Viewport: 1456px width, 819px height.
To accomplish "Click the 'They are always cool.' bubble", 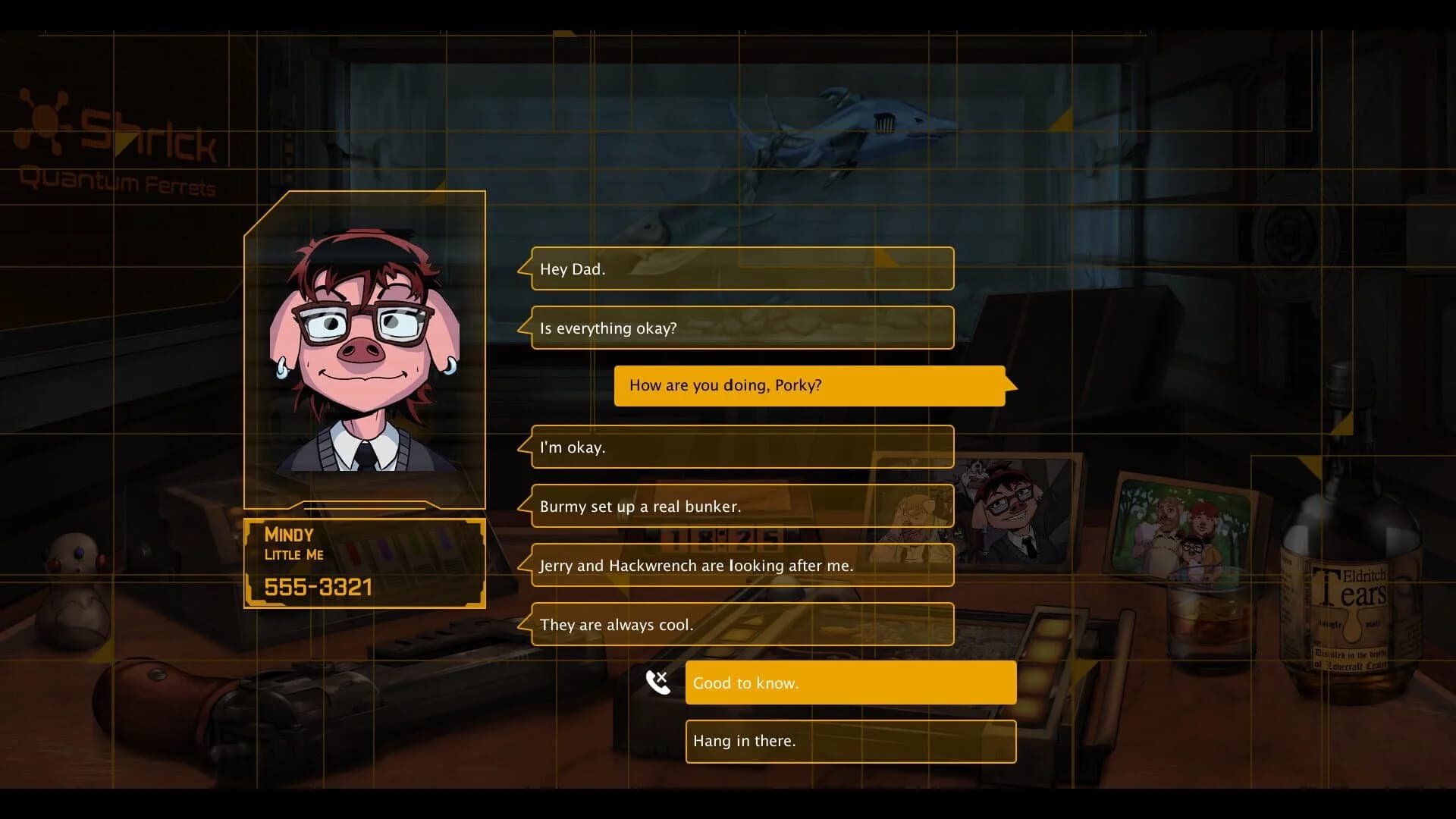I will point(742,624).
